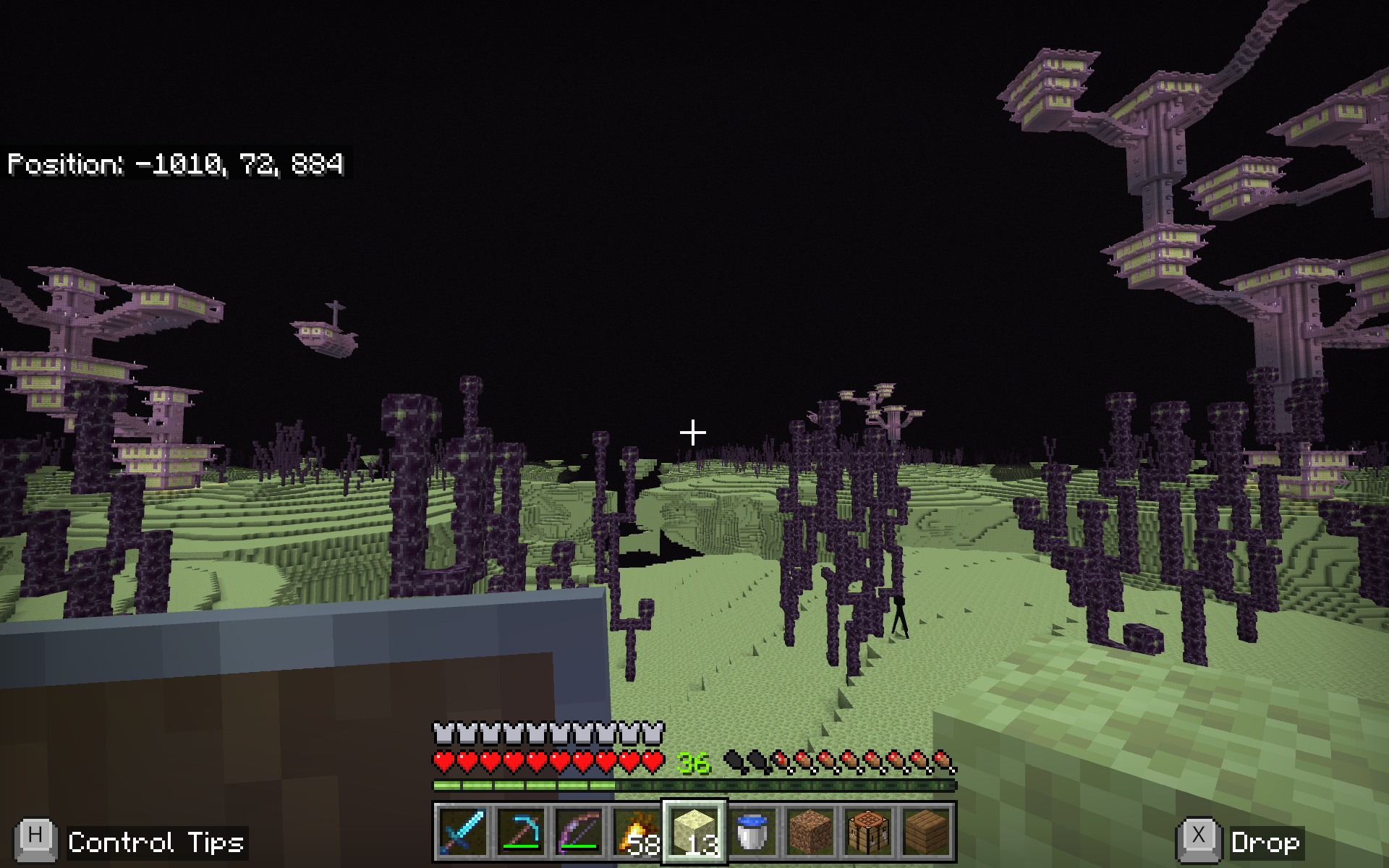Screen dimensions: 1389x868
Task: Click the Drop action label
Action: pos(1265,842)
